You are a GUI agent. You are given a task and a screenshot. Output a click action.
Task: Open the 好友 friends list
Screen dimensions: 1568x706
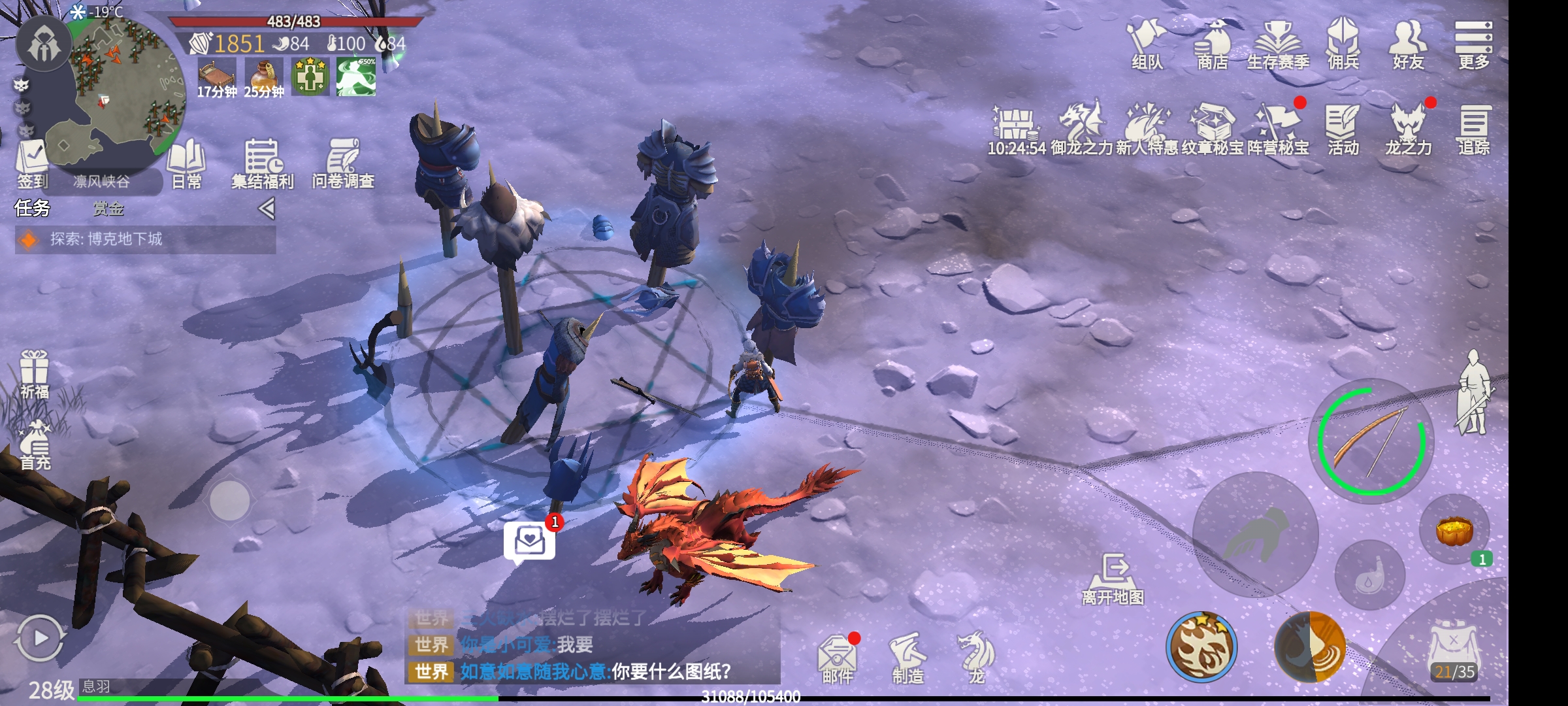[1408, 43]
